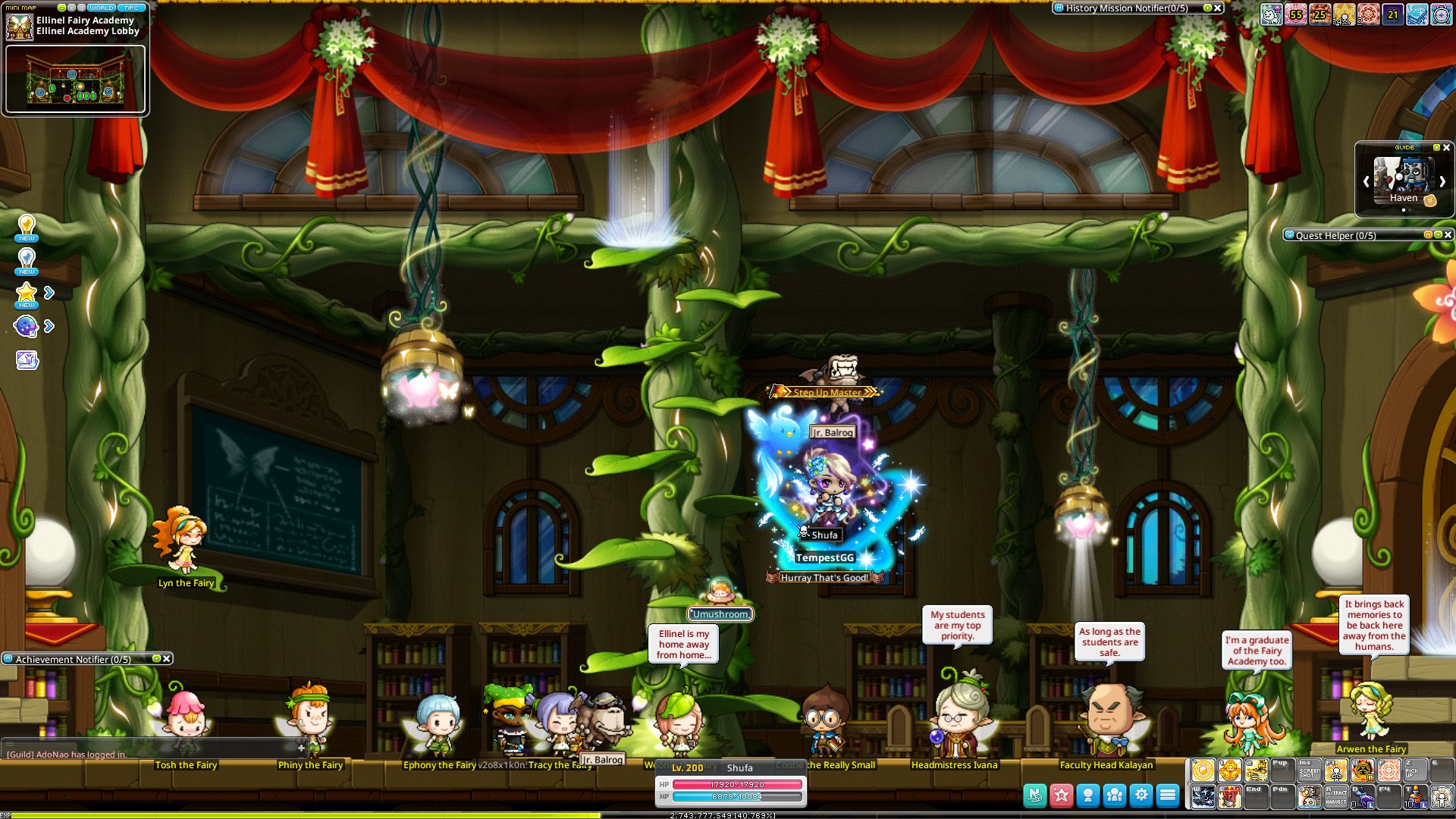Image resolution: width=1456 pixels, height=819 pixels.
Task: Close the Haven guide panel
Action: (x=1446, y=148)
